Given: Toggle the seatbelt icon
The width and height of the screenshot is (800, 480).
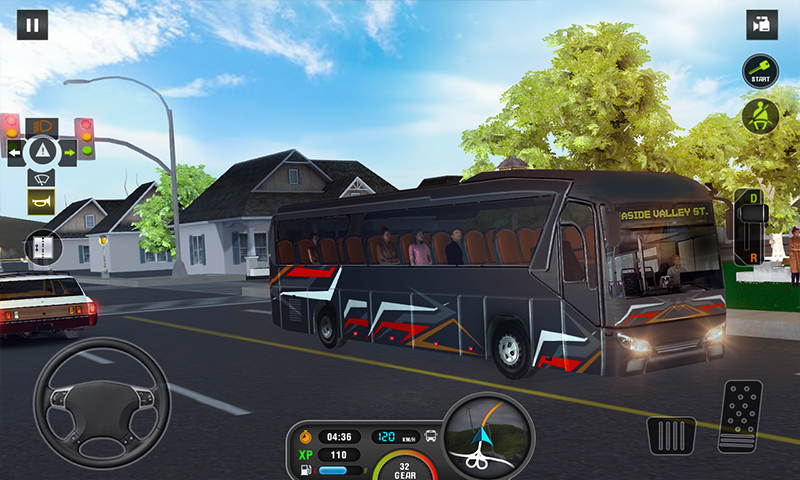Looking at the screenshot, I should pyautogui.click(x=760, y=115).
